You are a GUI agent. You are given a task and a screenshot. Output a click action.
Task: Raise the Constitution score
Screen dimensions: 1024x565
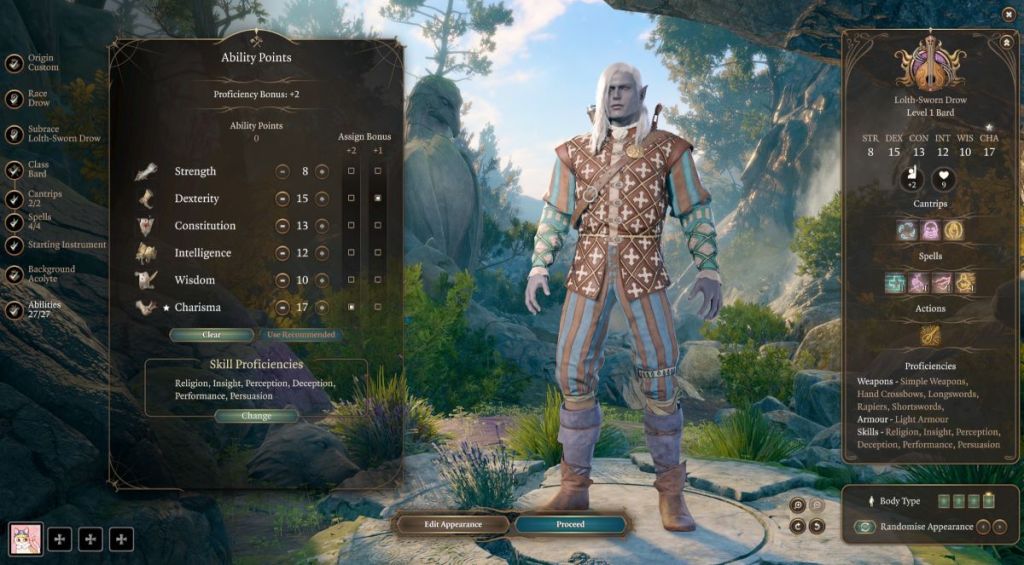(322, 226)
